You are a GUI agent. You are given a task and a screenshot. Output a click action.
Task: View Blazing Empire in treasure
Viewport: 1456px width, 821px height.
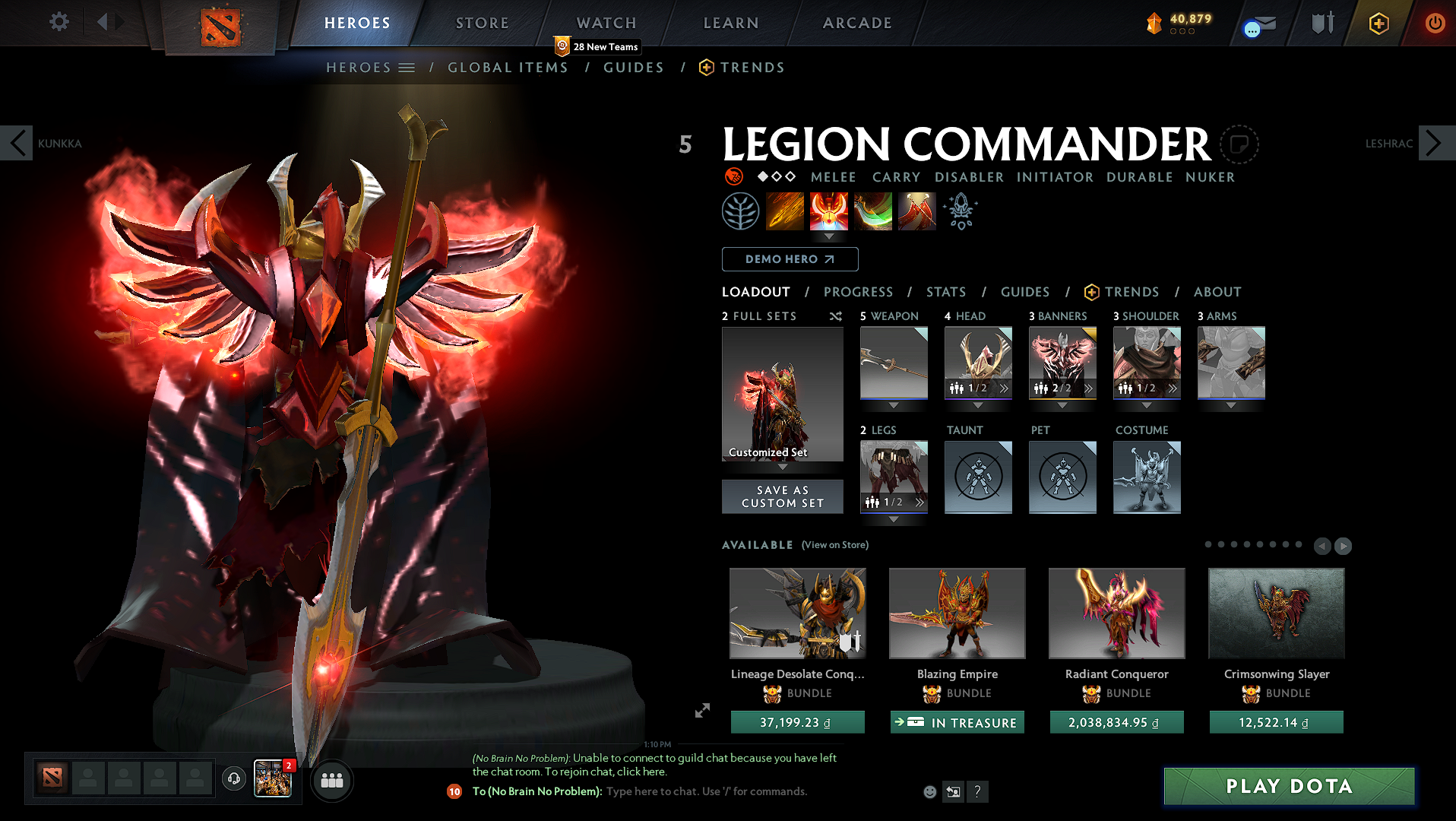pyautogui.click(x=957, y=722)
